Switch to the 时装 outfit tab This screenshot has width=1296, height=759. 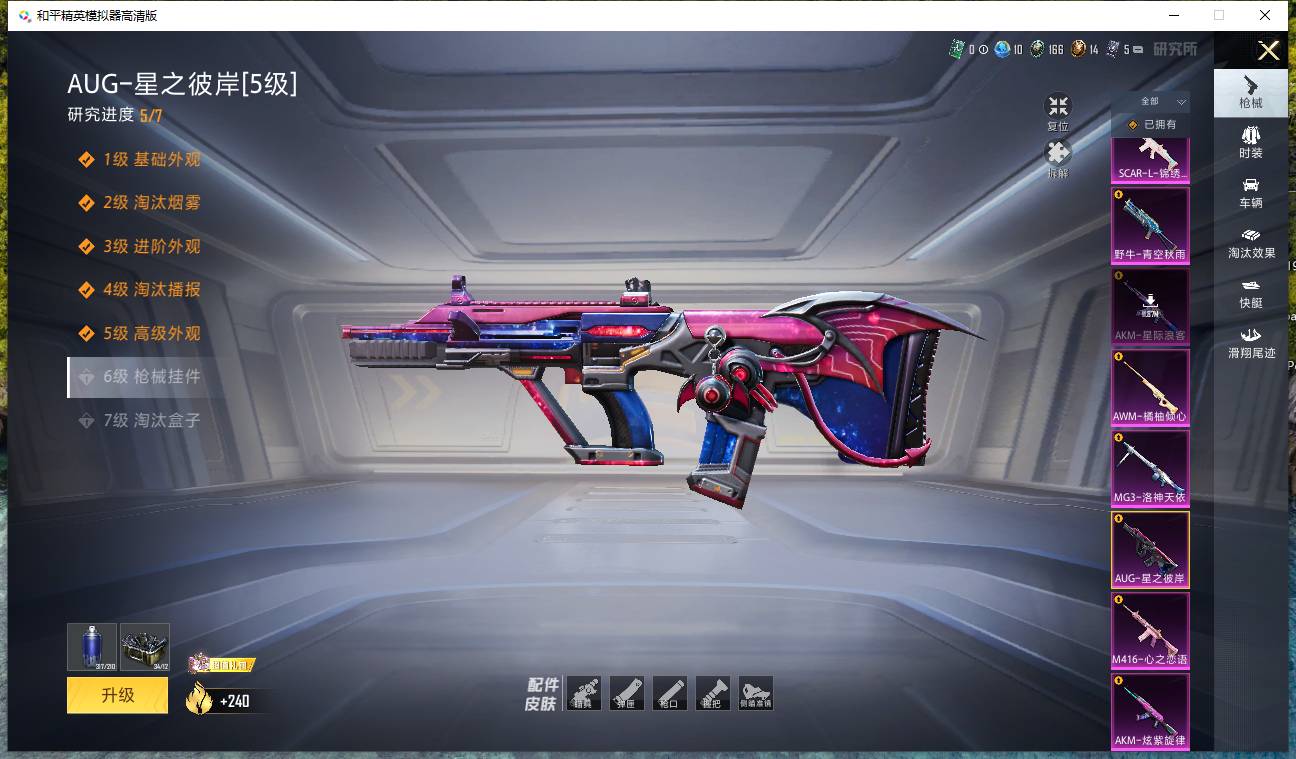click(x=1250, y=142)
